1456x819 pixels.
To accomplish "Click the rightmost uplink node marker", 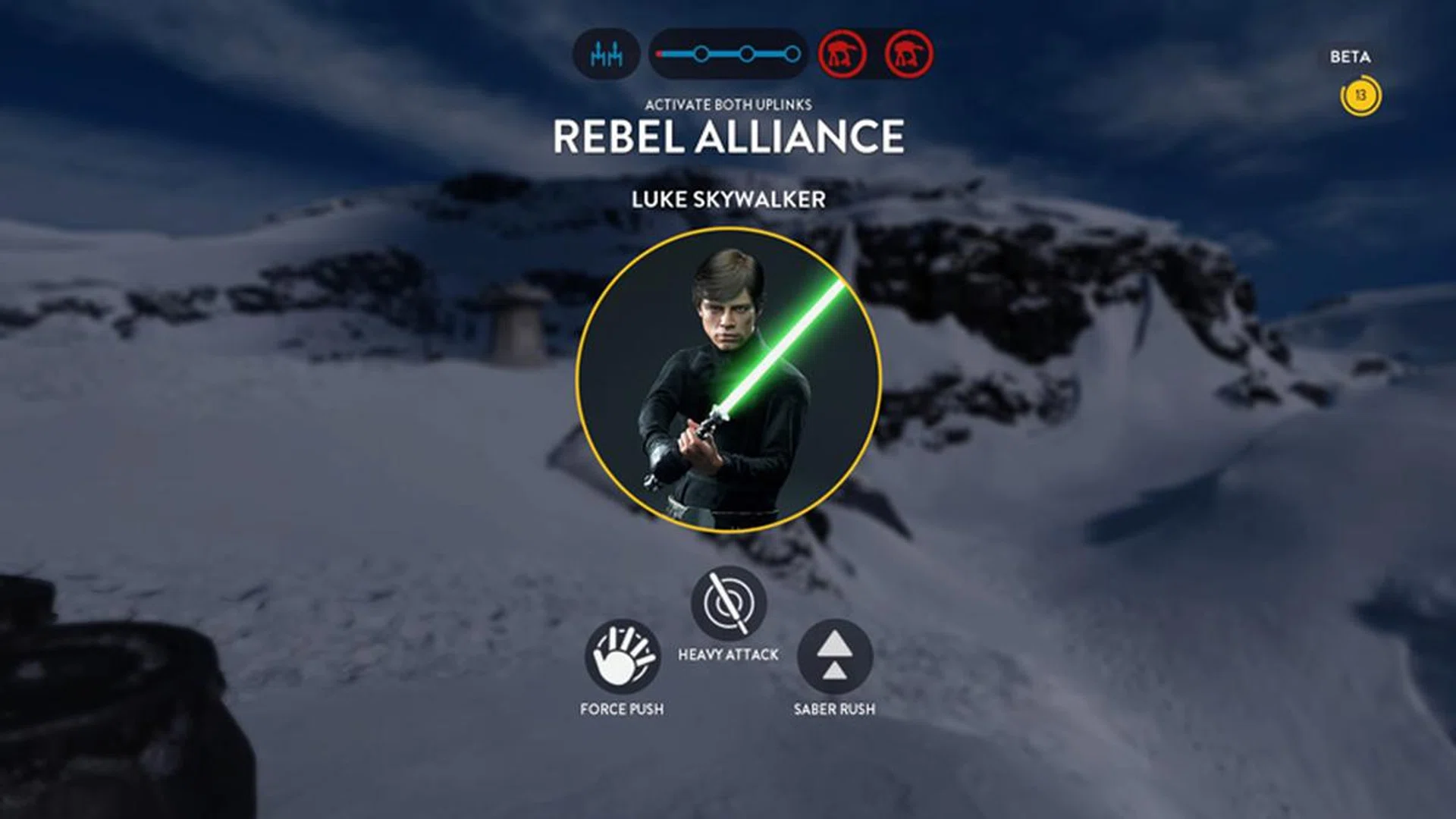I will [x=792, y=53].
